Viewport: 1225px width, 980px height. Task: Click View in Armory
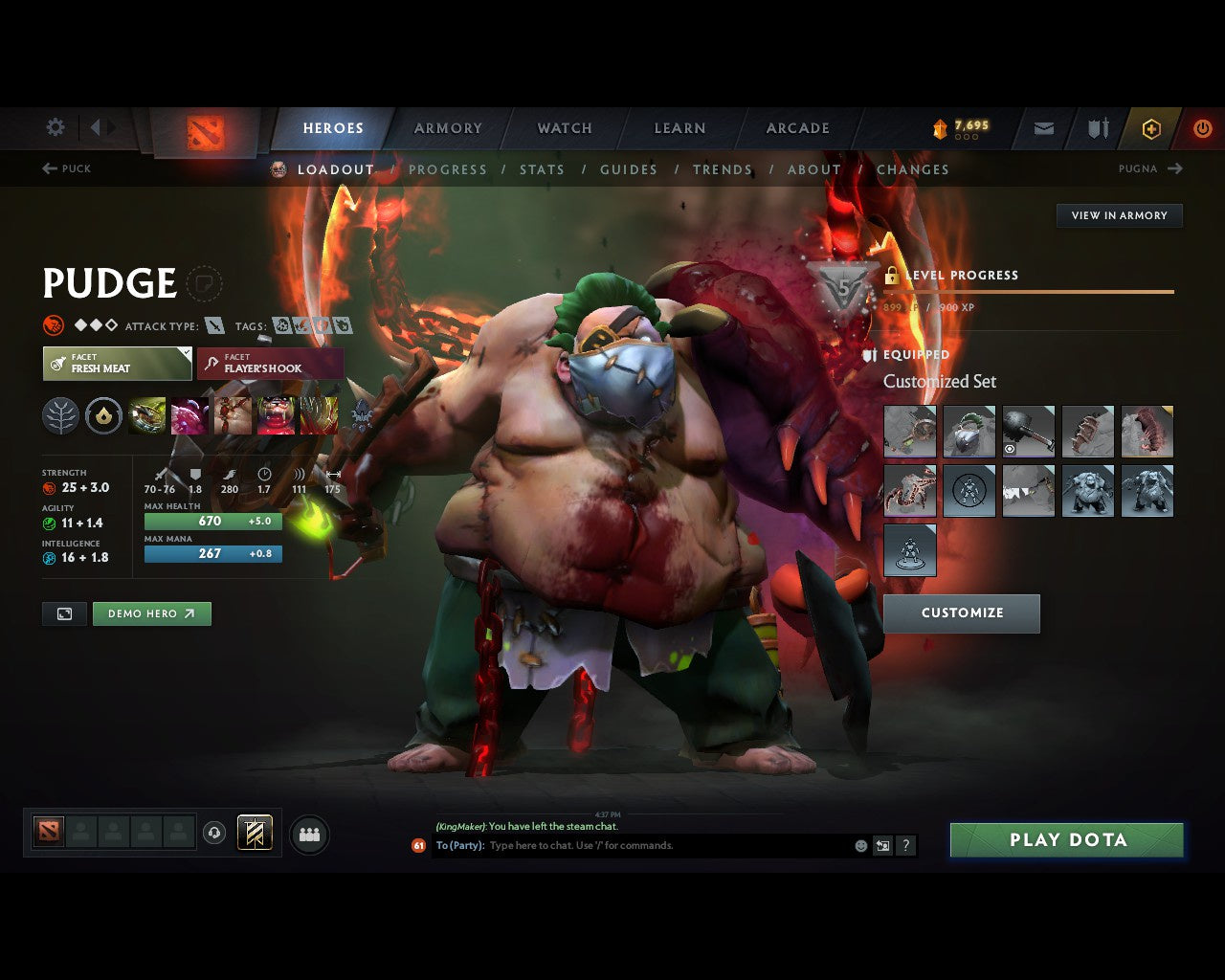[x=1119, y=215]
